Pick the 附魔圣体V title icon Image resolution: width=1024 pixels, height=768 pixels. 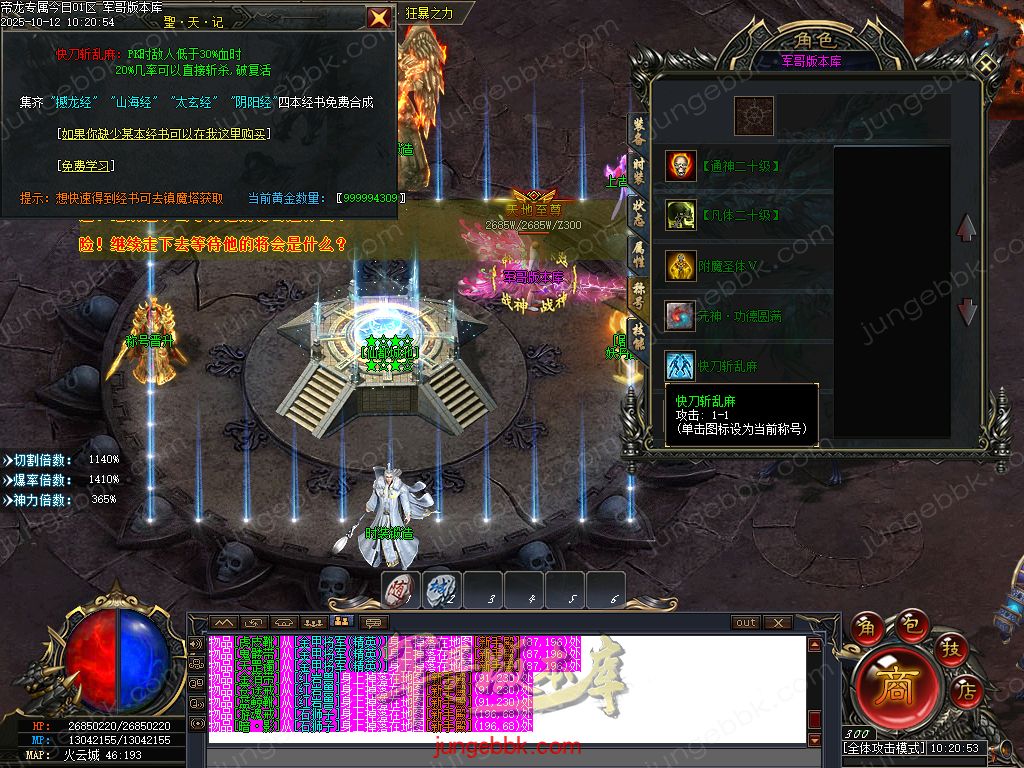(x=681, y=266)
